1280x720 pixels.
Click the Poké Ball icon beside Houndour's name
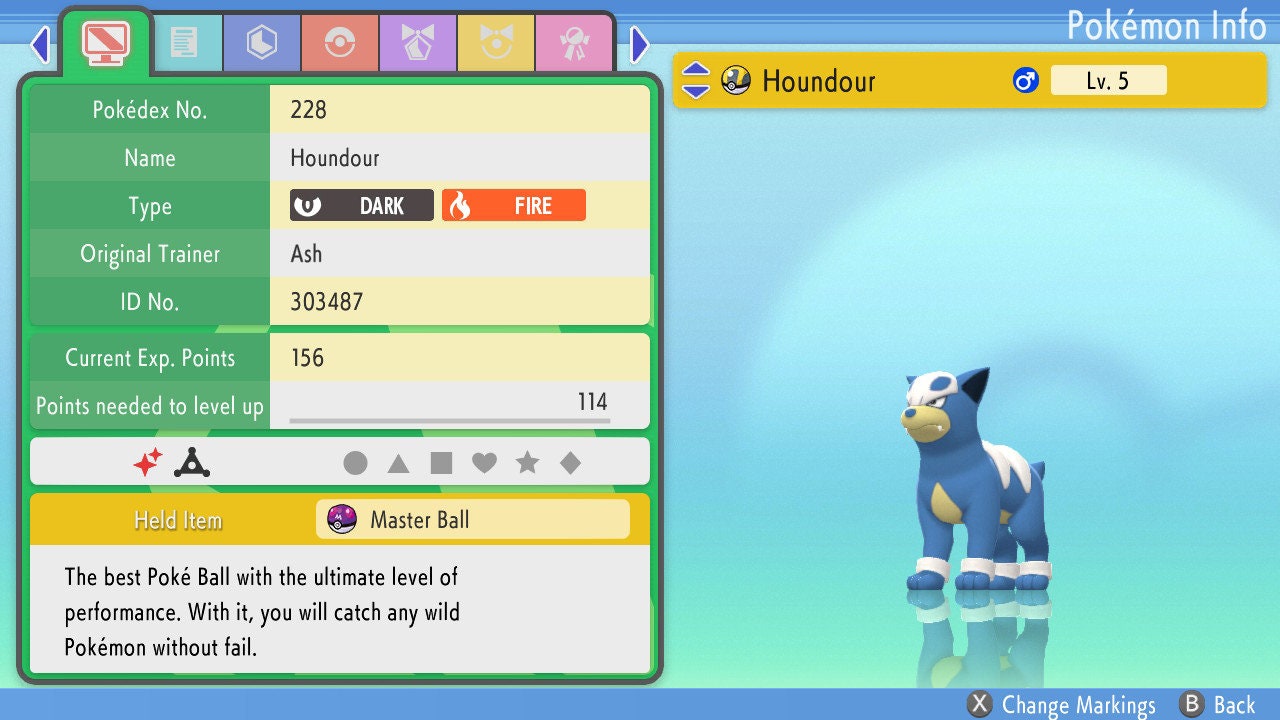click(x=736, y=80)
